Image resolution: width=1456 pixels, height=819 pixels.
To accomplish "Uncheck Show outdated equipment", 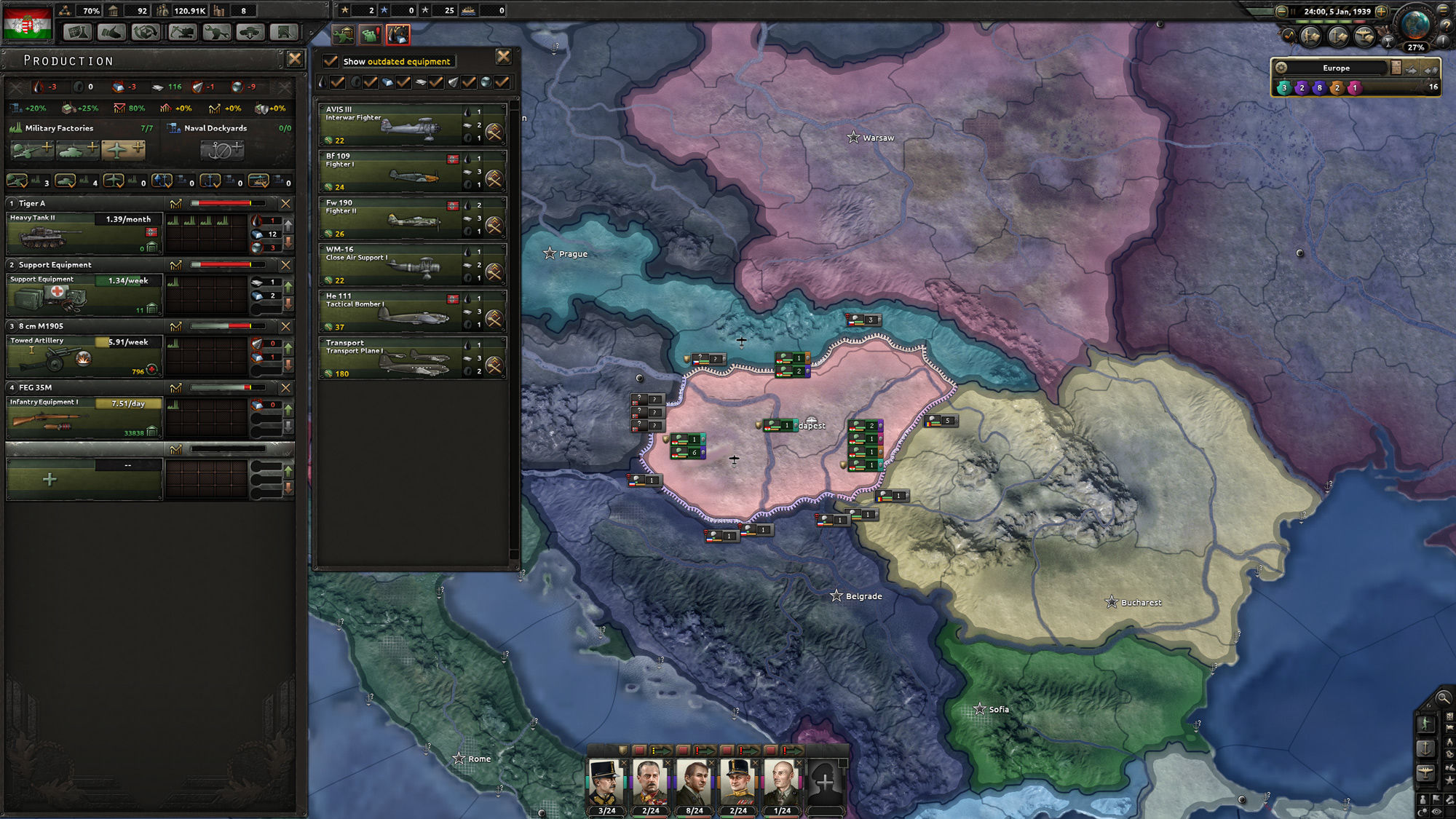I will (x=331, y=61).
